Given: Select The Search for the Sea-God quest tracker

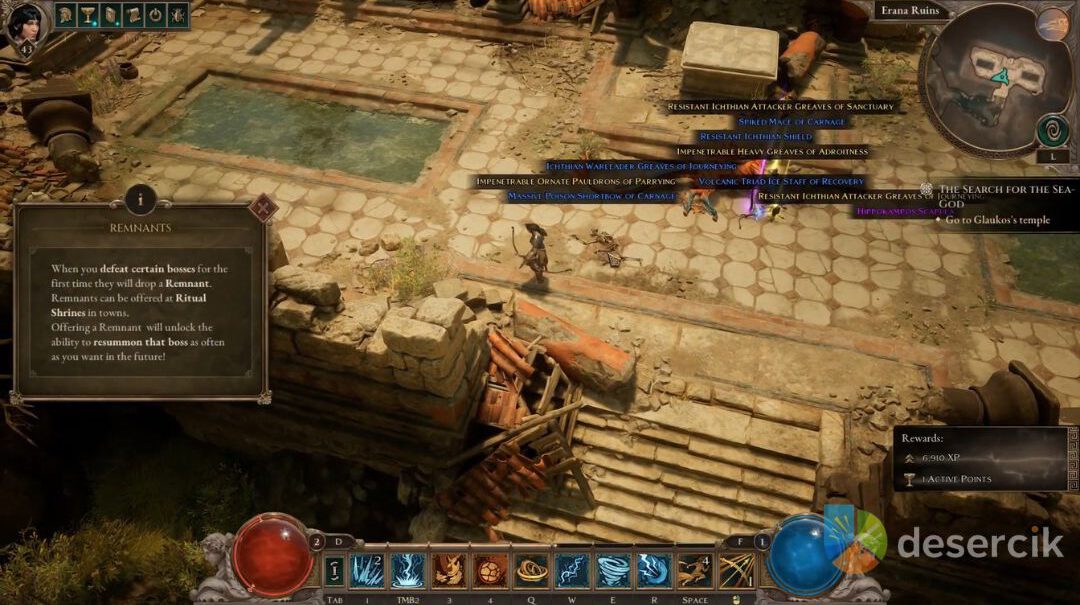Looking at the screenshot, I should click(x=1005, y=195).
